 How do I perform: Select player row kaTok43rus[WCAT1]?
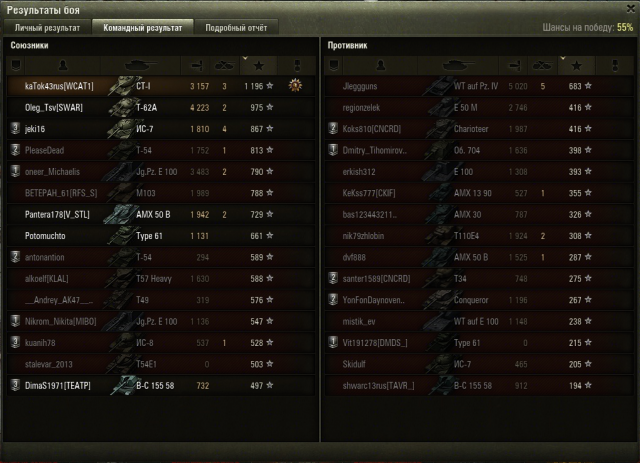[59, 87]
